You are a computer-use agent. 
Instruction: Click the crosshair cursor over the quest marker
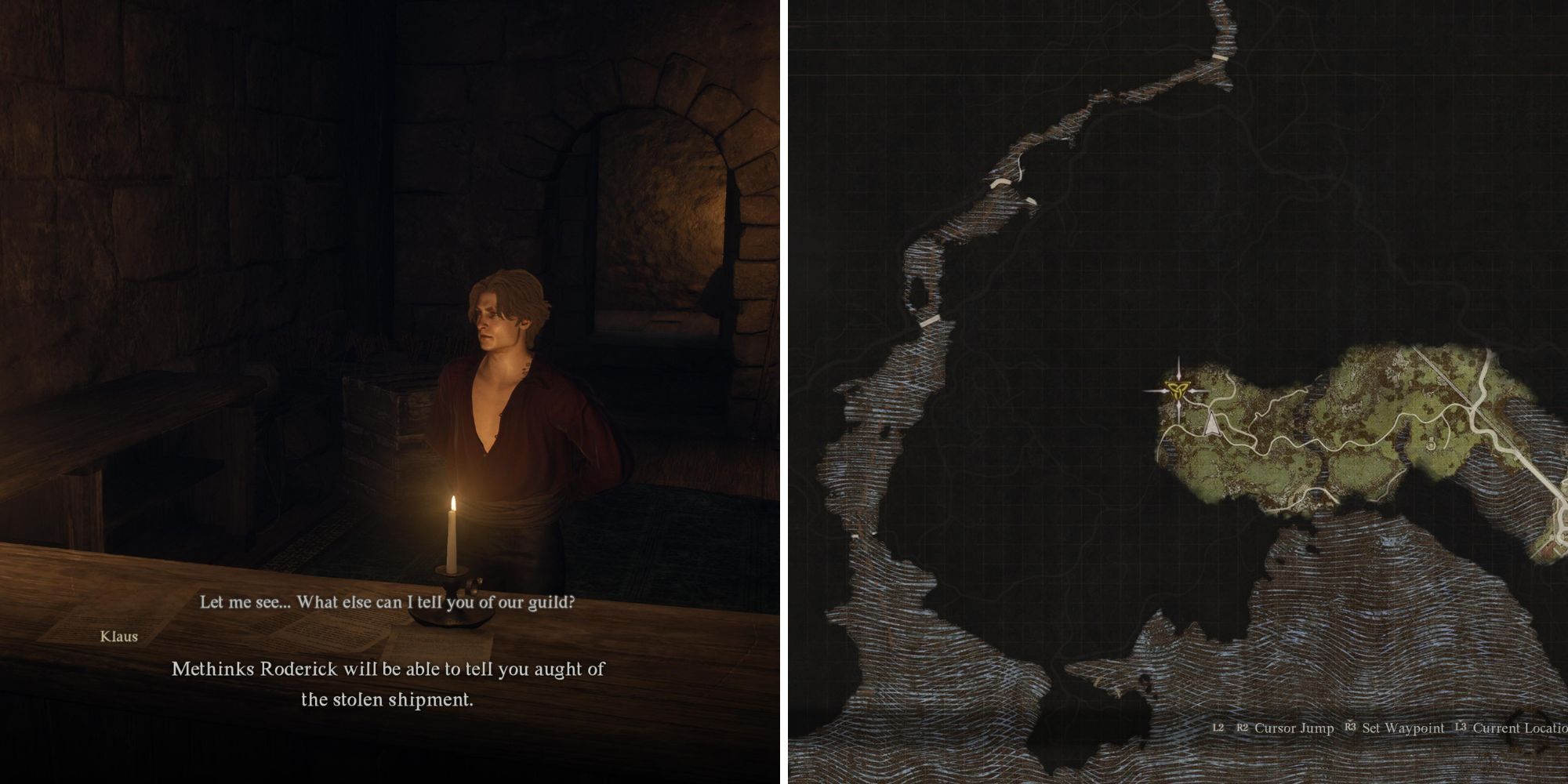1178,390
